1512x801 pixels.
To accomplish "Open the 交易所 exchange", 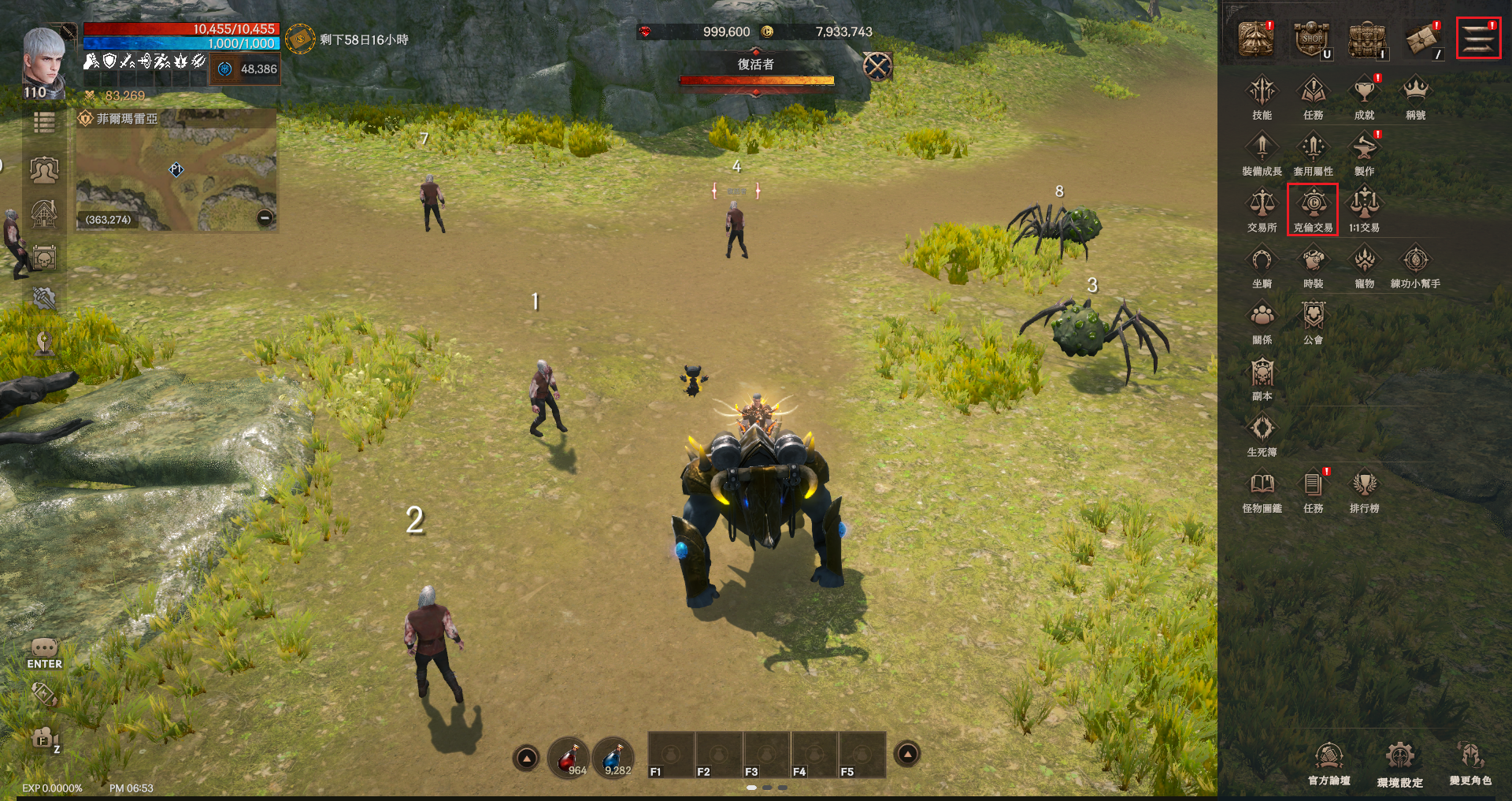I will coord(1262,210).
